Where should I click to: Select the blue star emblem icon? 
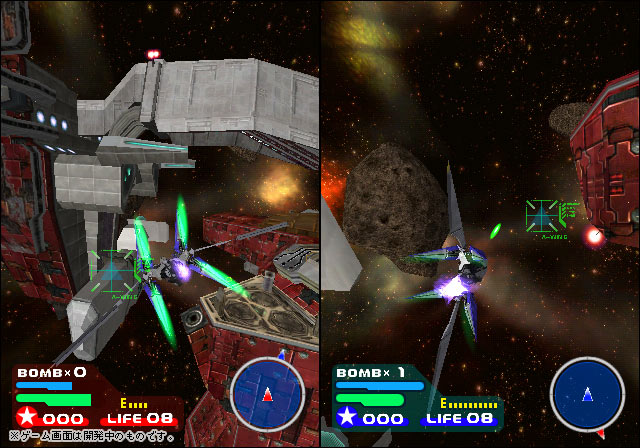[346, 417]
